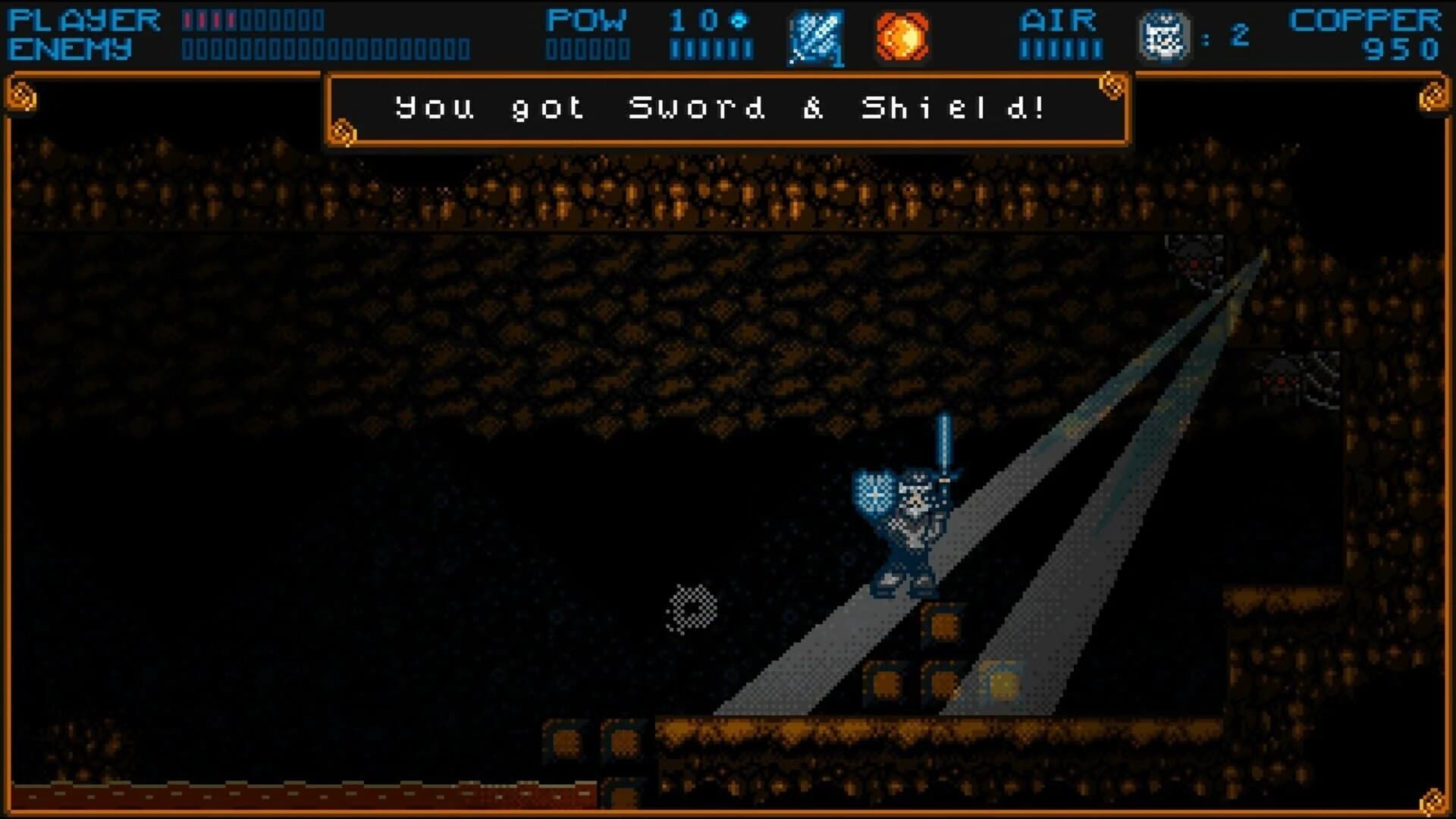Click the red PLAYER health segments
1456x819 pixels.
click(209, 19)
